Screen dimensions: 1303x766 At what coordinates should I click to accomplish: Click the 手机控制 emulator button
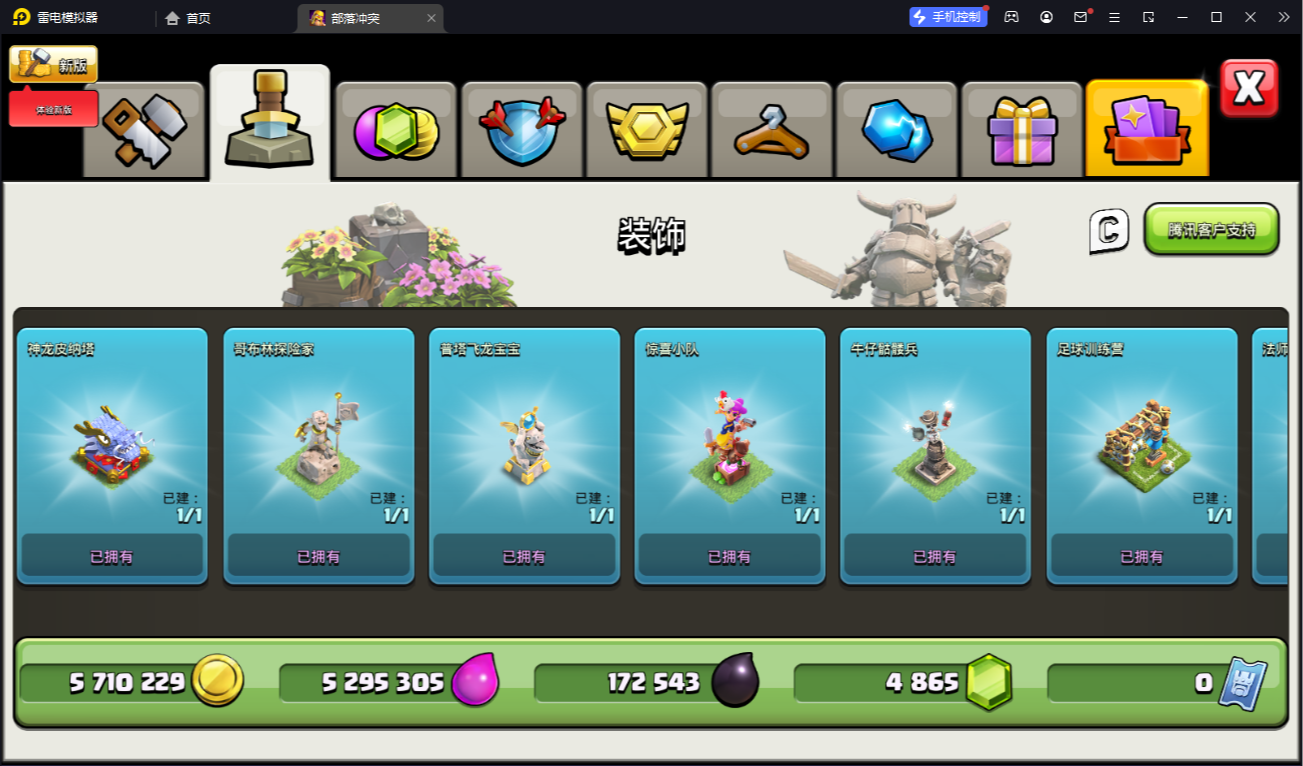947,17
